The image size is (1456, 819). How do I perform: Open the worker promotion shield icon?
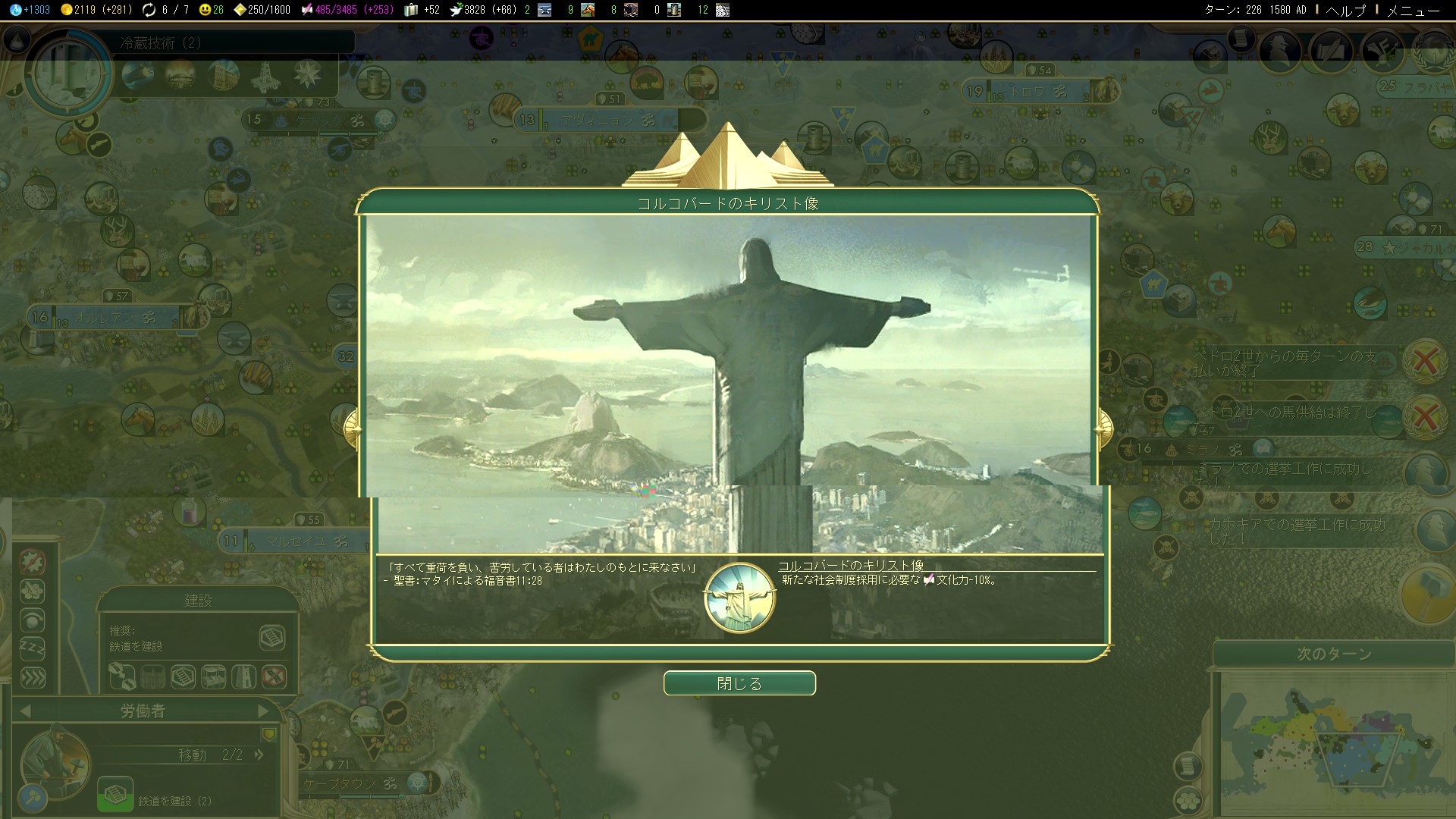[270, 734]
